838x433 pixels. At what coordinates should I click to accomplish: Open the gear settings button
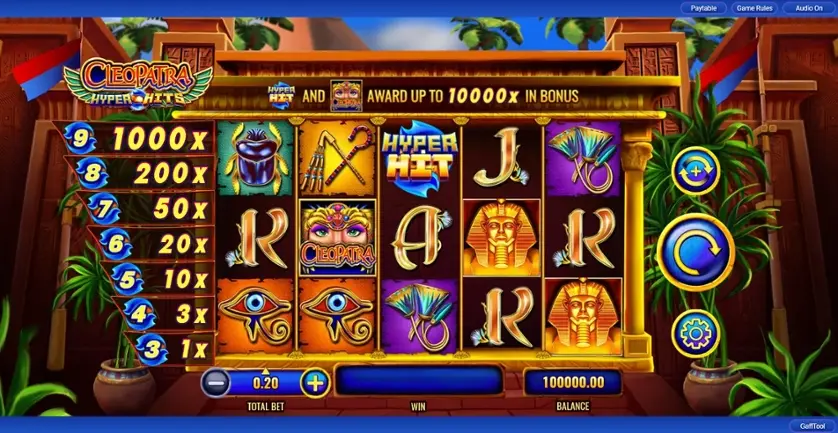pos(695,333)
